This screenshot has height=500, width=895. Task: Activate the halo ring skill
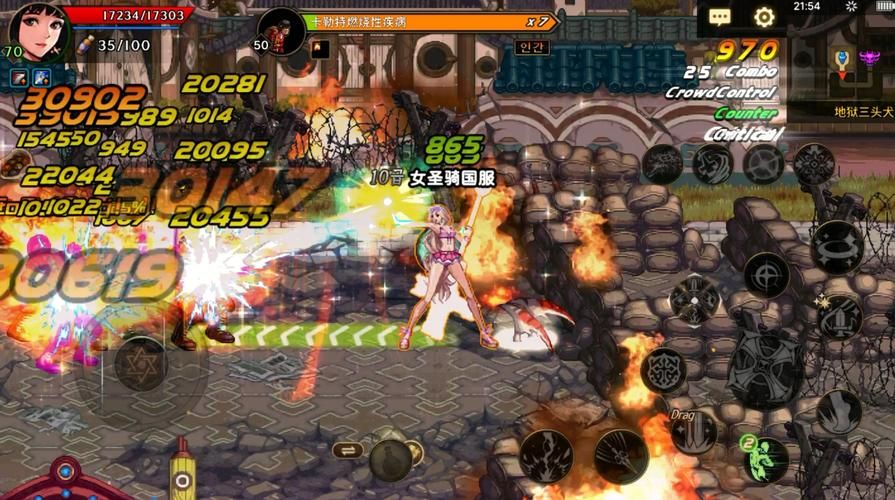(837, 244)
